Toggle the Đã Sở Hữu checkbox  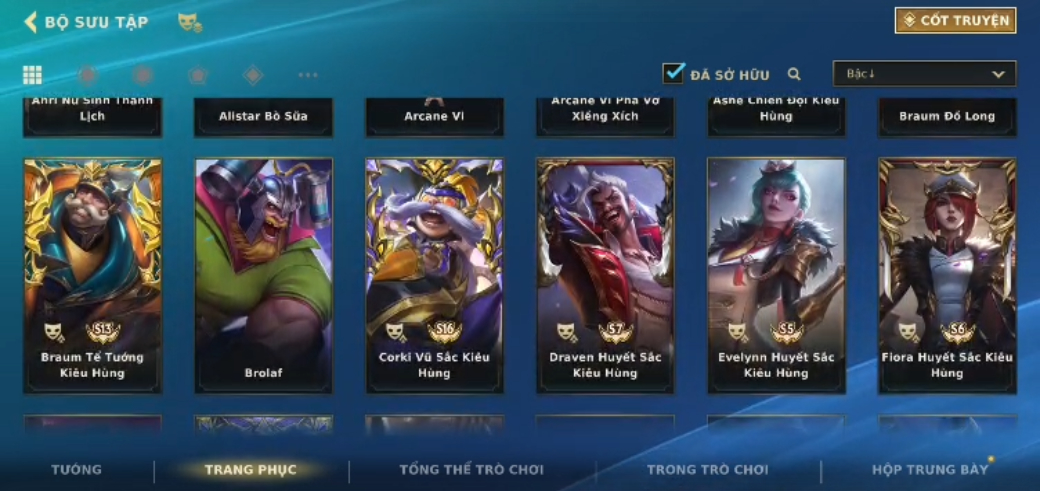tap(674, 74)
